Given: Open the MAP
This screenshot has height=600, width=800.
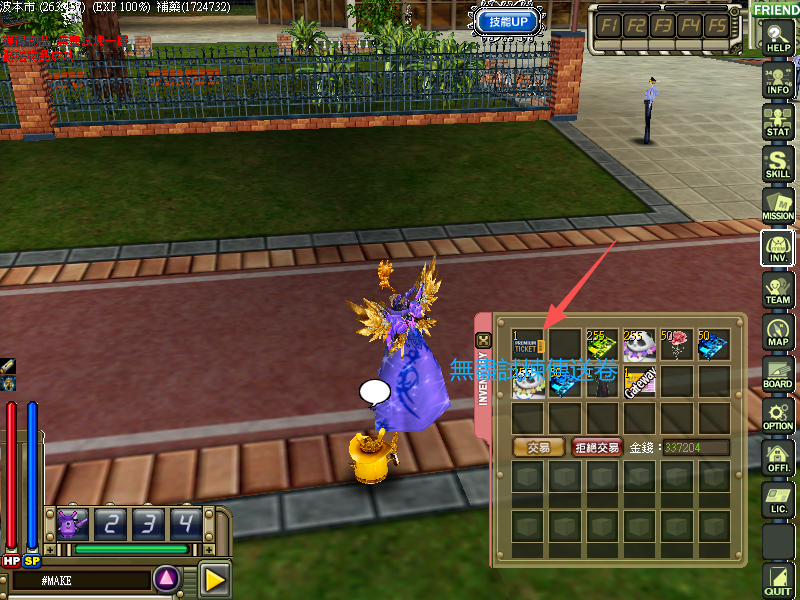Looking at the screenshot, I should pyautogui.click(x=777, y=332).
